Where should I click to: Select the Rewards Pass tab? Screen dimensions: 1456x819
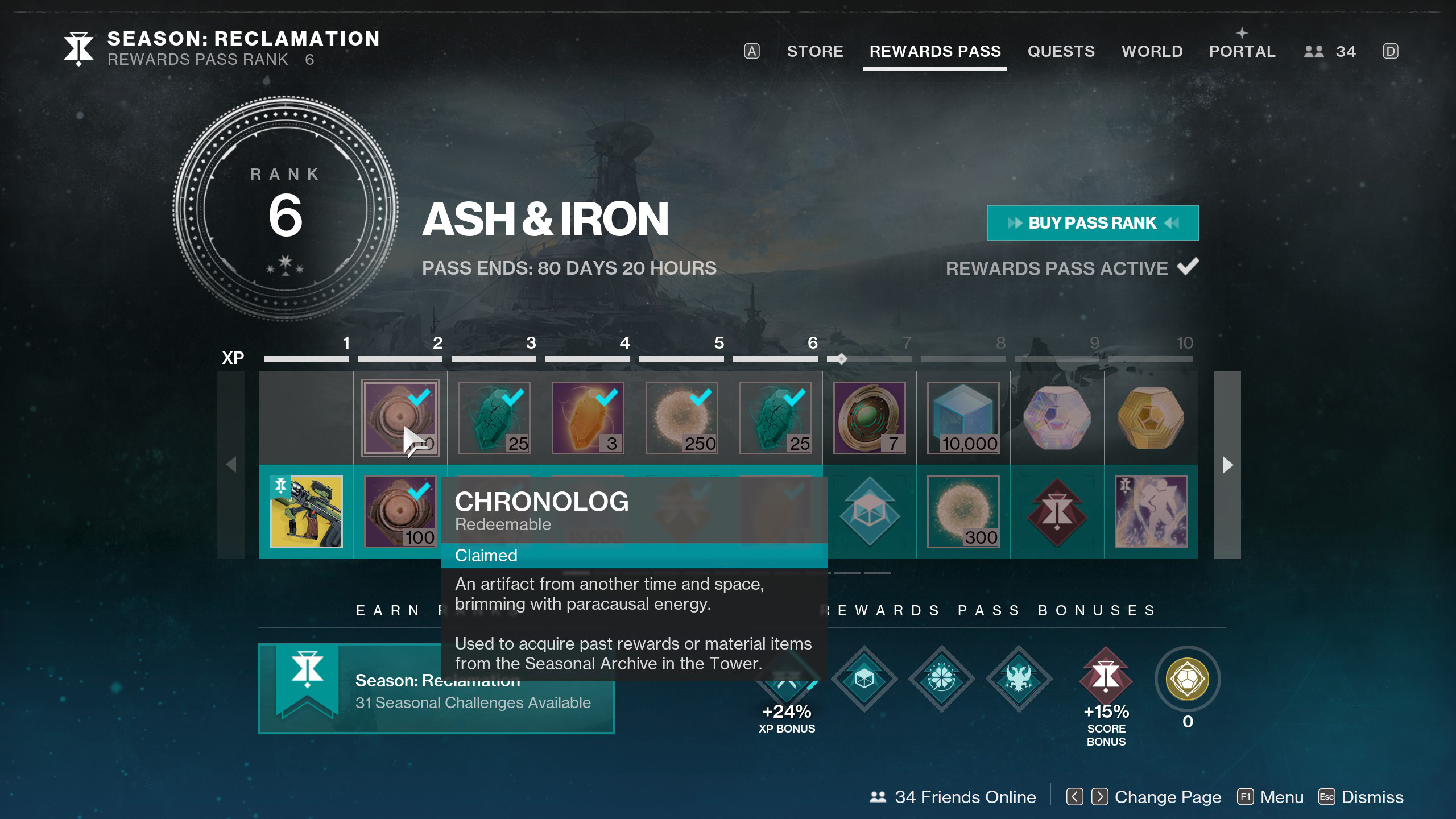tap(934, 51)
